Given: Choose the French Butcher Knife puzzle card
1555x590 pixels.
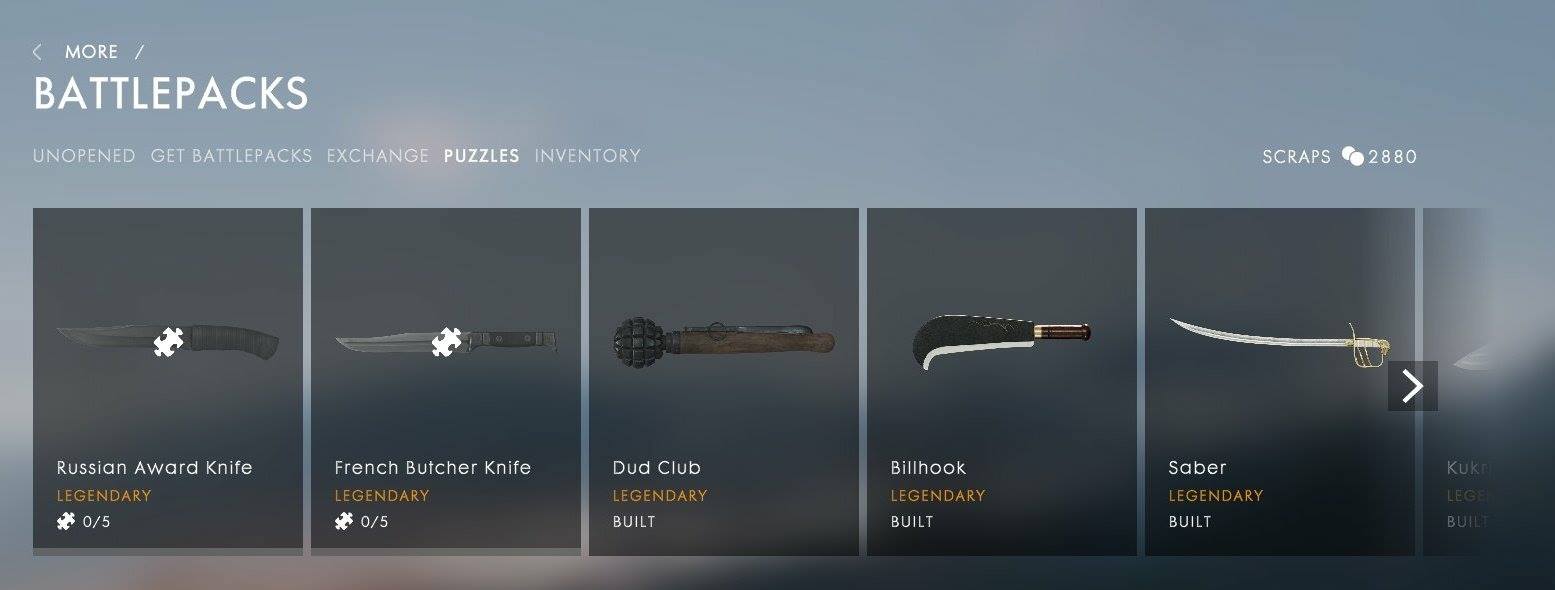Looking at the screenshot, I should [446, 380].
